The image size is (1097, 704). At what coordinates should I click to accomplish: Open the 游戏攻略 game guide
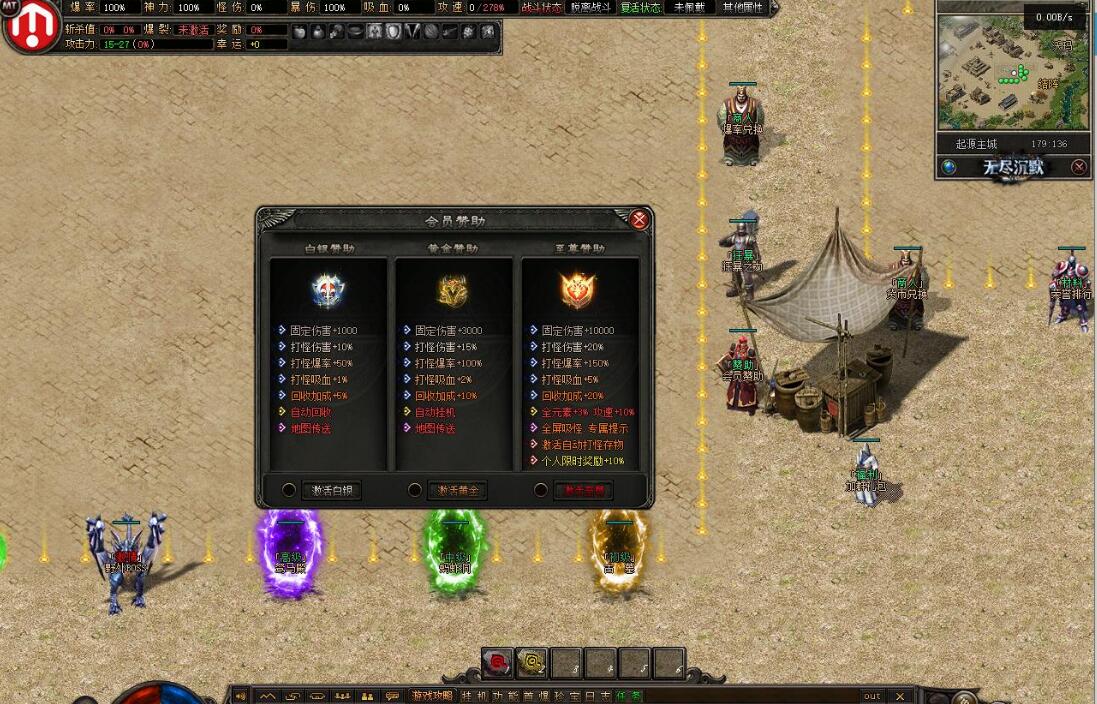[432, 696]
